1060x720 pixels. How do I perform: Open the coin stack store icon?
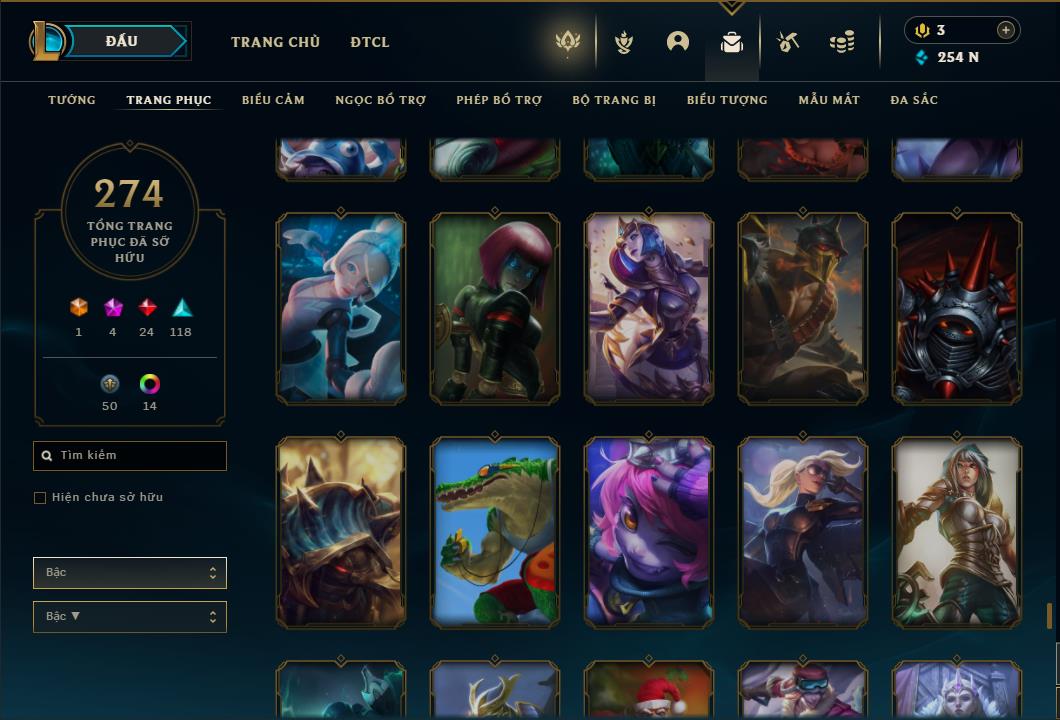(842, 42)
